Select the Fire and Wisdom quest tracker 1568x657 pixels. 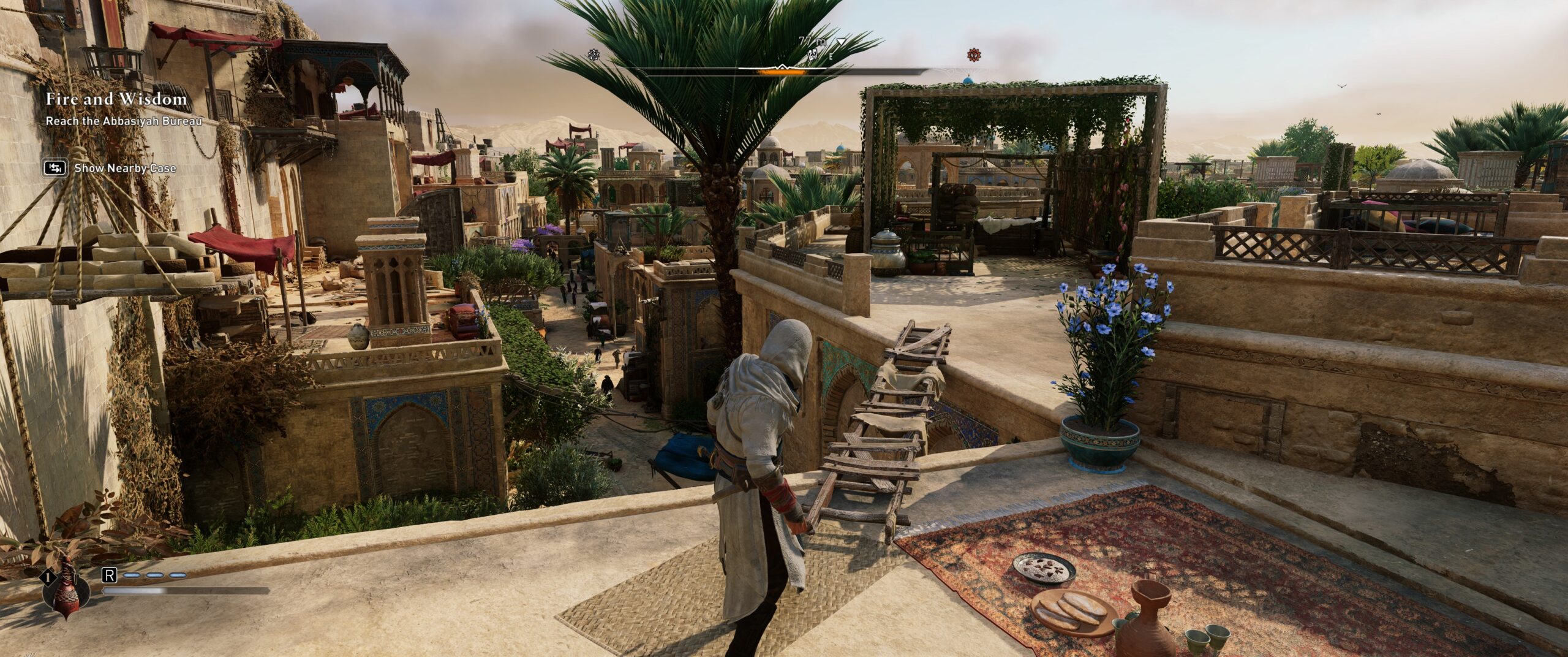coord(116,99)
